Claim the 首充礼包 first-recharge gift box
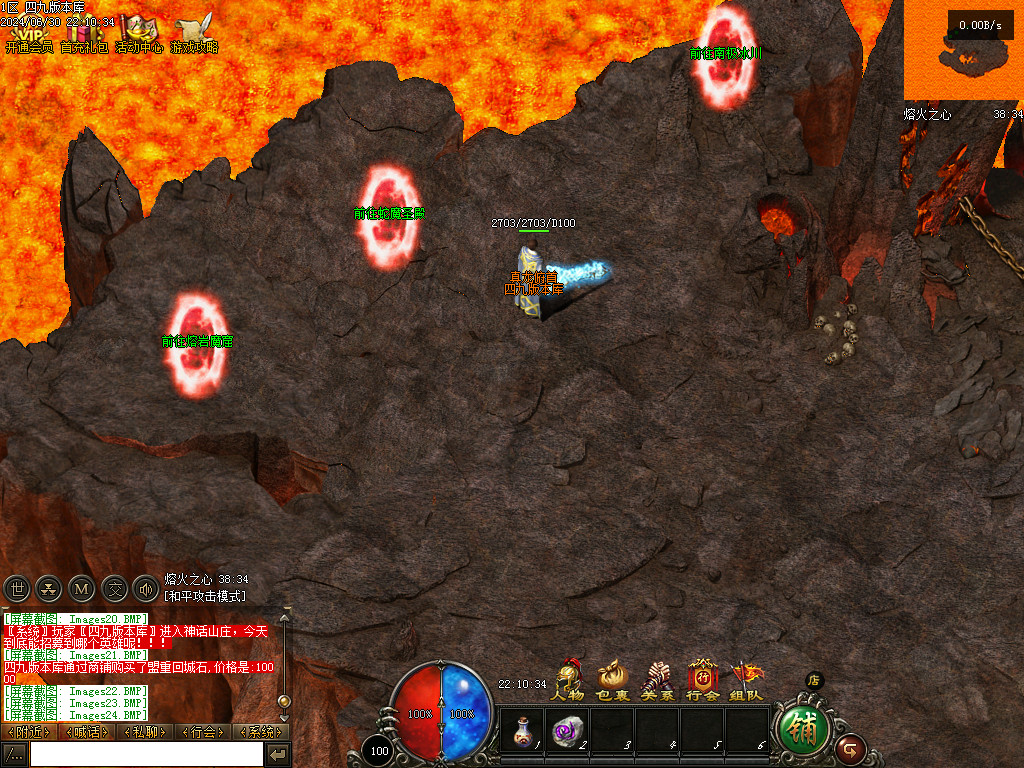 pos(84,35)
